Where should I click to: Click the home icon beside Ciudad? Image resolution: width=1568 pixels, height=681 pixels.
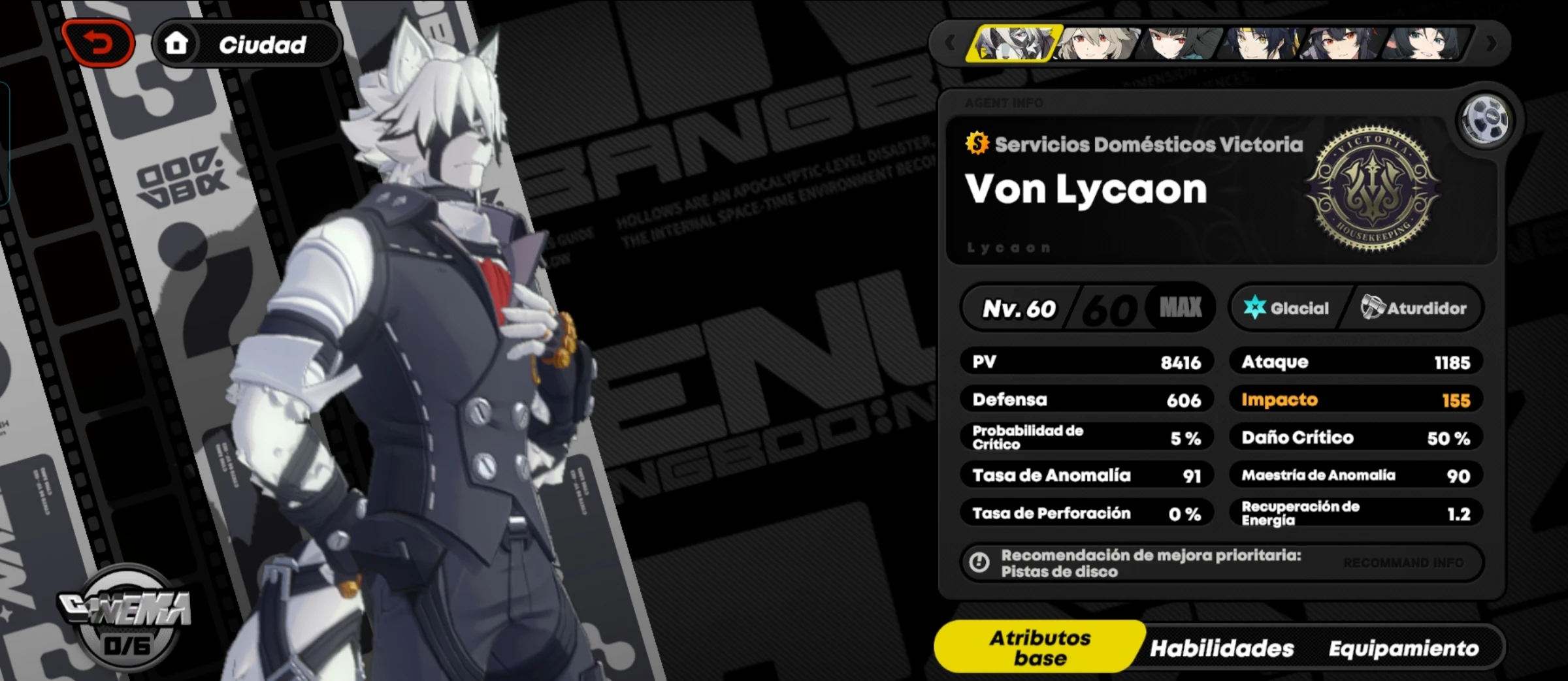(176, 43)
